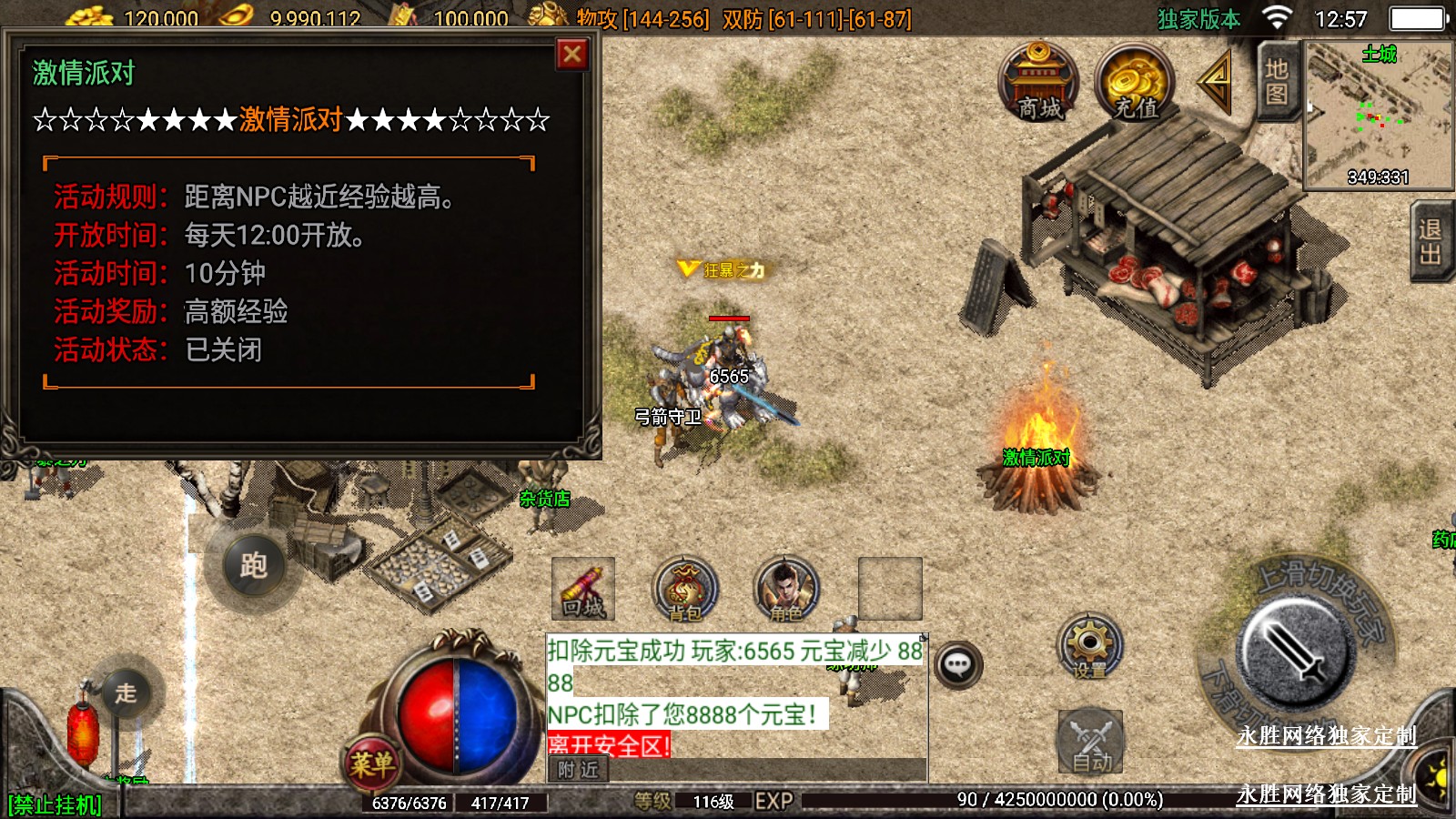
Task: Open the 角色 character sheet
Action: click(x=786, y=590)
